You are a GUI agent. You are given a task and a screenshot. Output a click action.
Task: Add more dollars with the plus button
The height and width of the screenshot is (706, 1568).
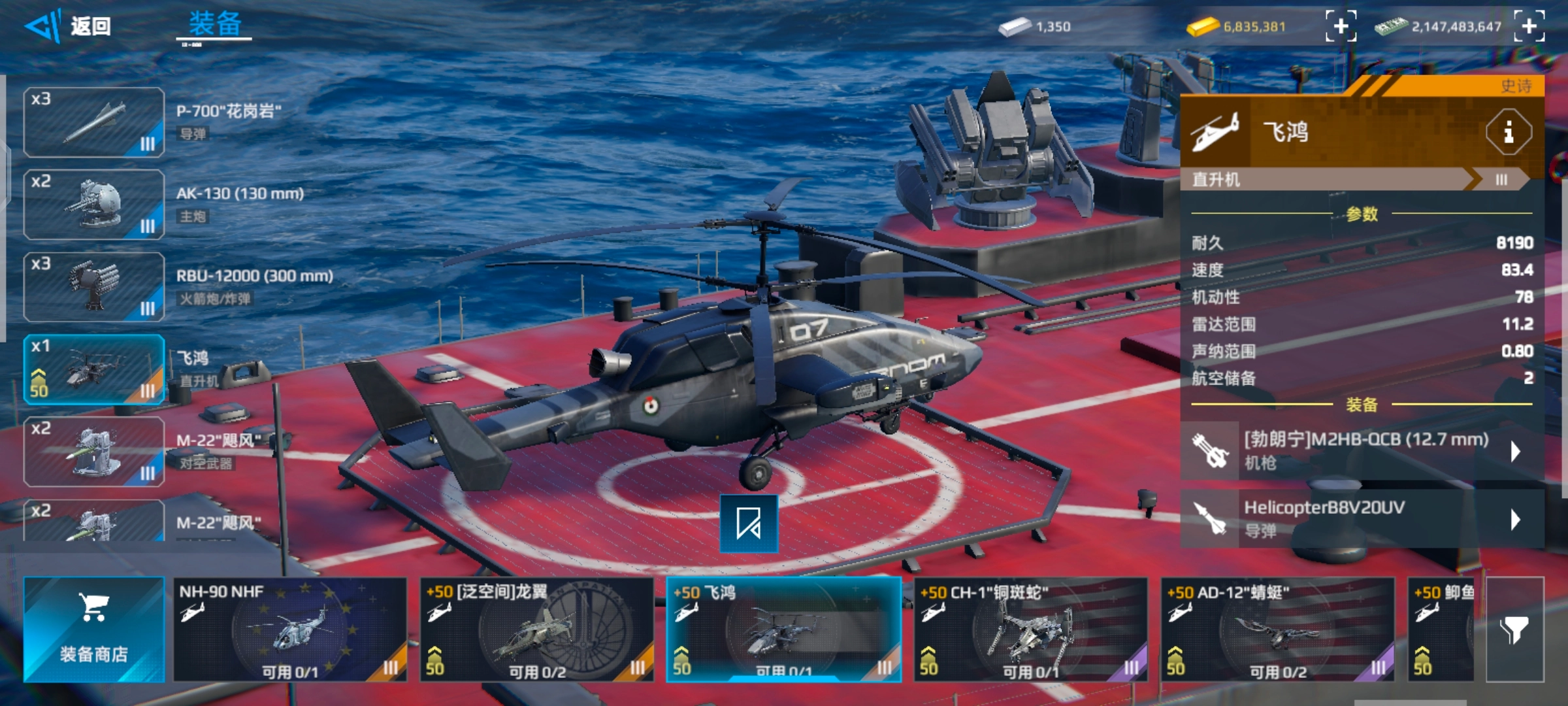point(1529,26)
